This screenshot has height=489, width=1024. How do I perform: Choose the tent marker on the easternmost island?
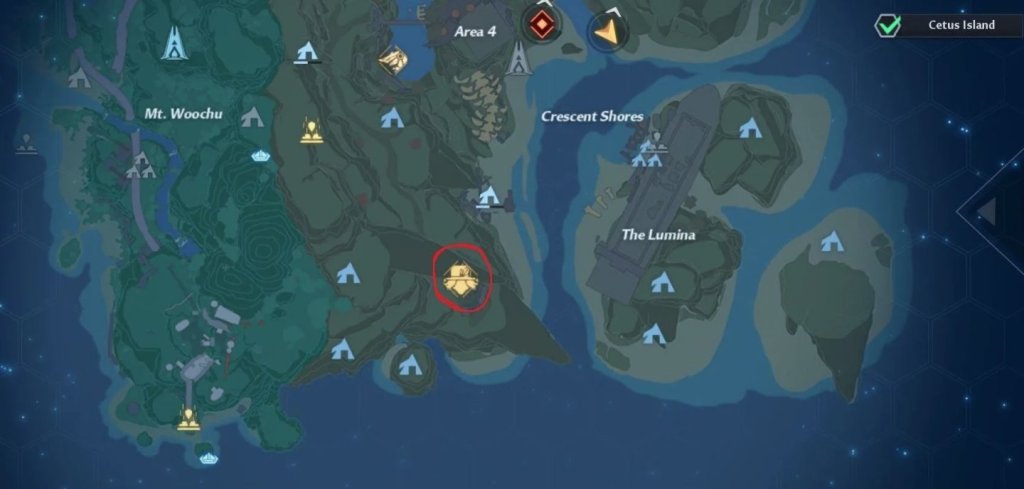pyautogui.click(x=830, y=241)
